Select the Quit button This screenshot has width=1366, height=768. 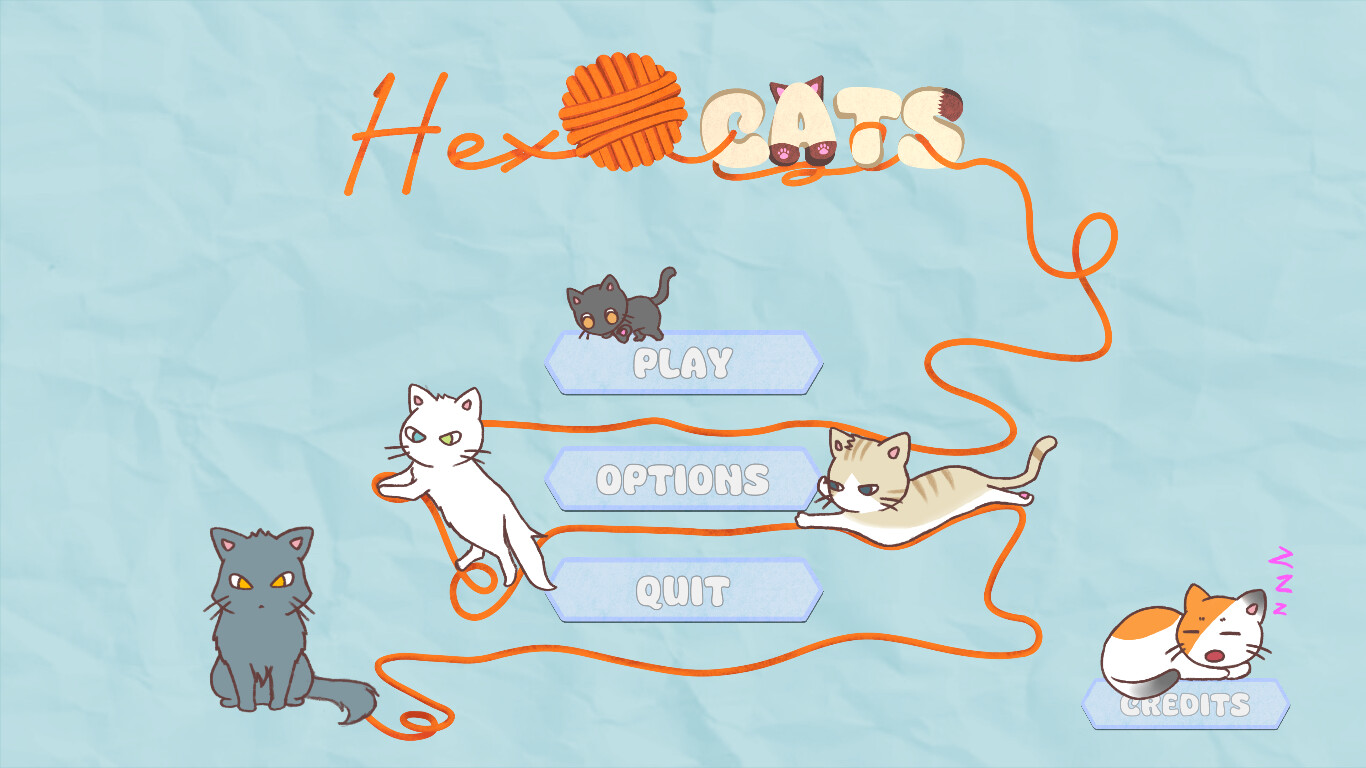(x=683, y=590)
